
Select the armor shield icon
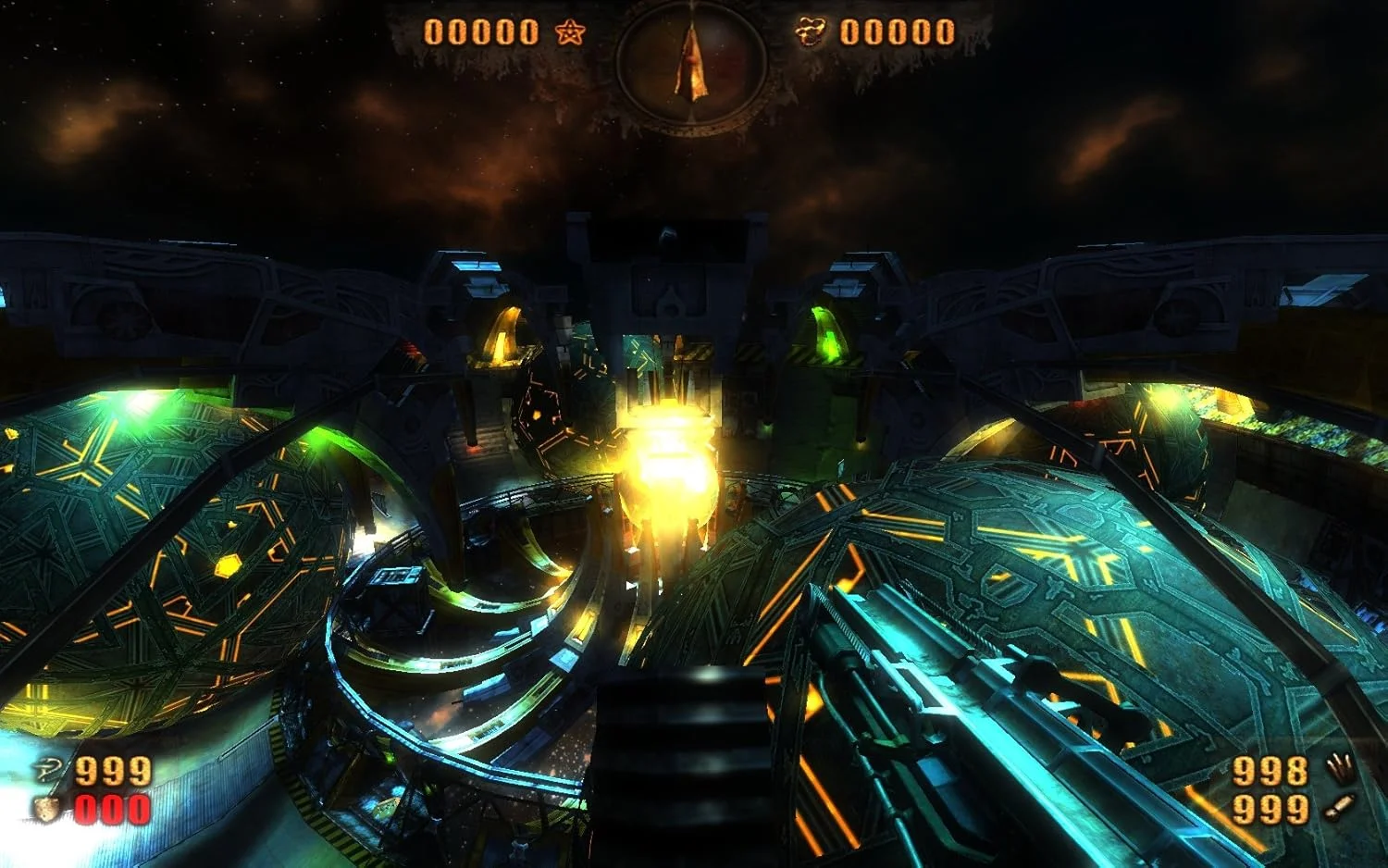pos(47,809)
